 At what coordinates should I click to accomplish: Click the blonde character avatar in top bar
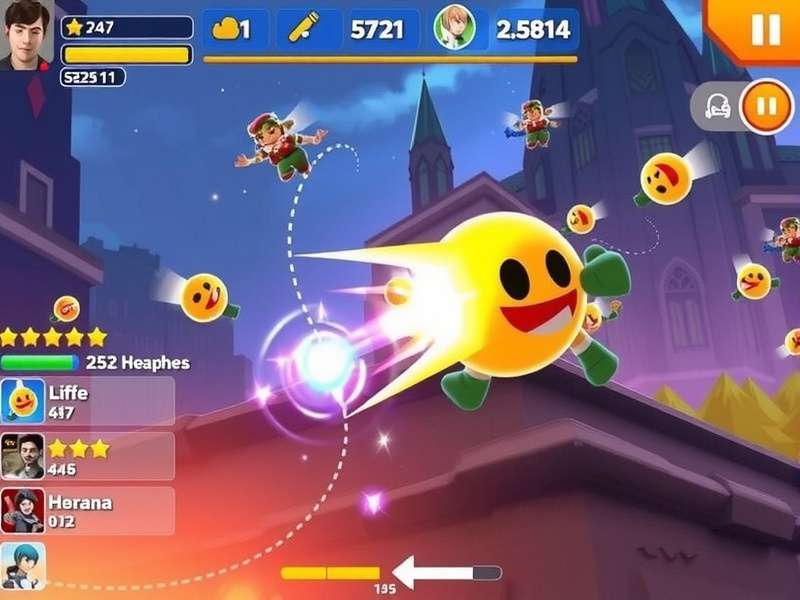455,29
